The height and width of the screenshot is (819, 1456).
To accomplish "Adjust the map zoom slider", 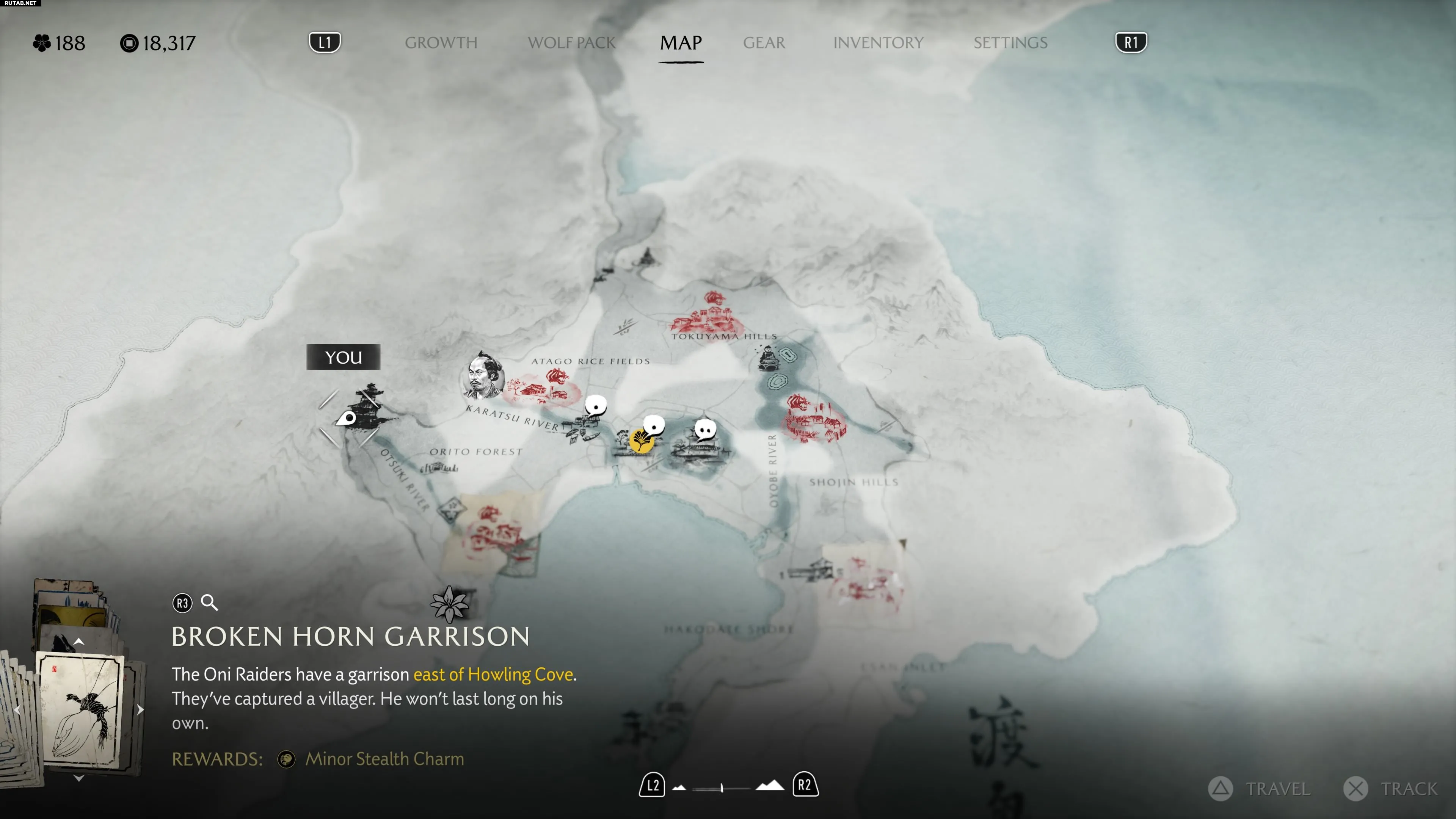I will (722, 788).
